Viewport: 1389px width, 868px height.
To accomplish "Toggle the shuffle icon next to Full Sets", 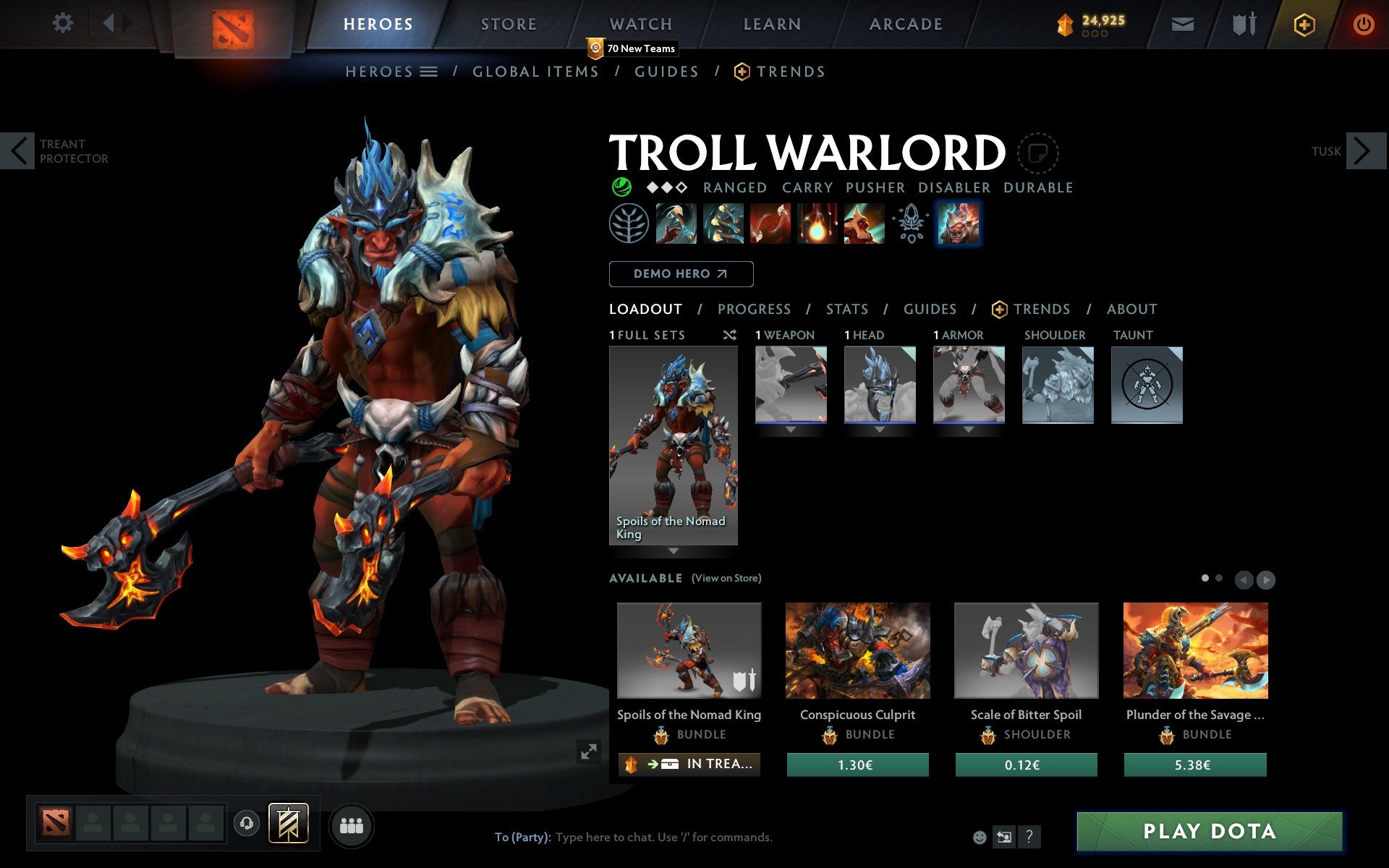I will click(x=729, y=335).
